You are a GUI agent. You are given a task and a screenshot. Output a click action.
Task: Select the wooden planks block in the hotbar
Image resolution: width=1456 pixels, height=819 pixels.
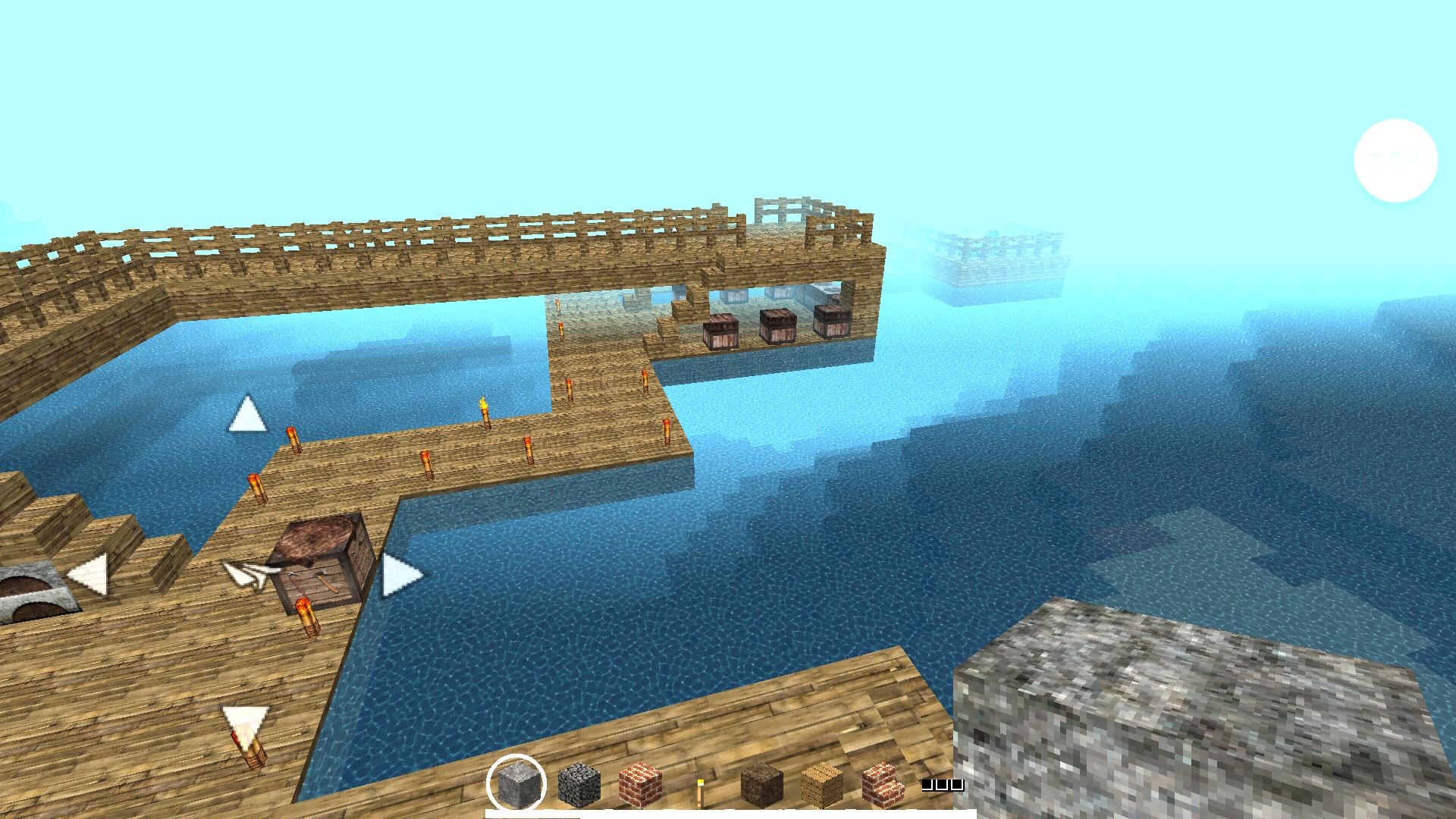(821, 786)
